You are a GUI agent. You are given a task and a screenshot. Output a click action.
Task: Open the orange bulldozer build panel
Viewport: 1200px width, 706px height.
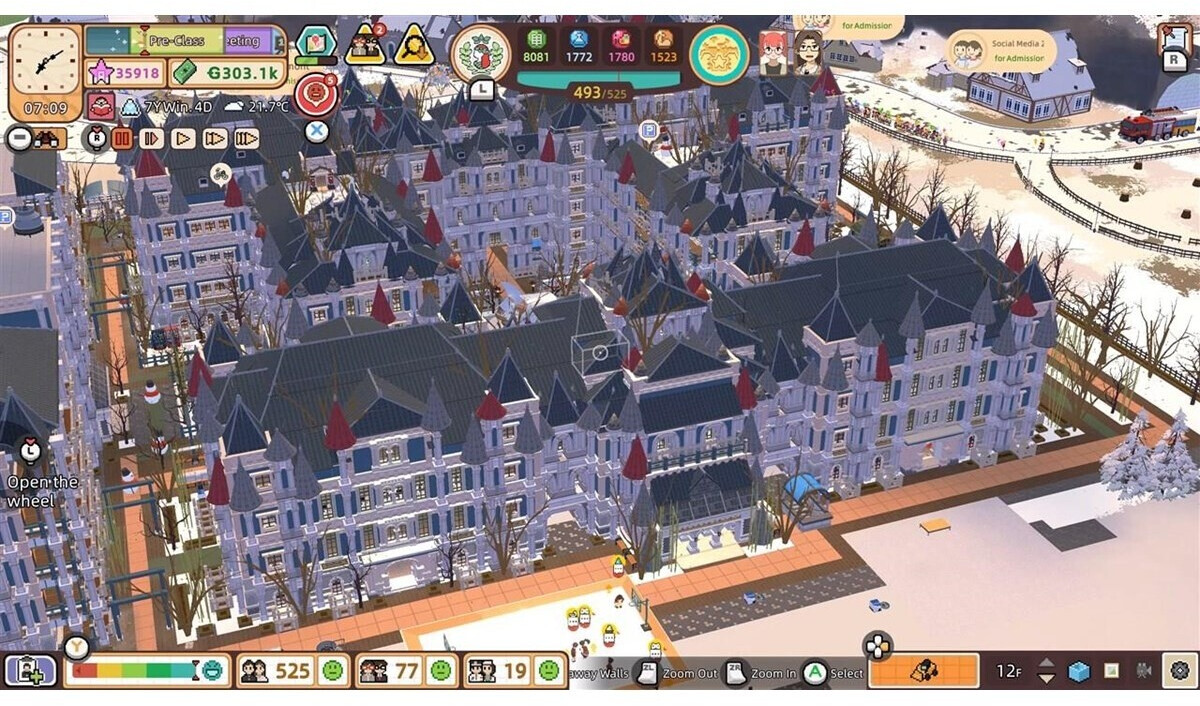923,671
